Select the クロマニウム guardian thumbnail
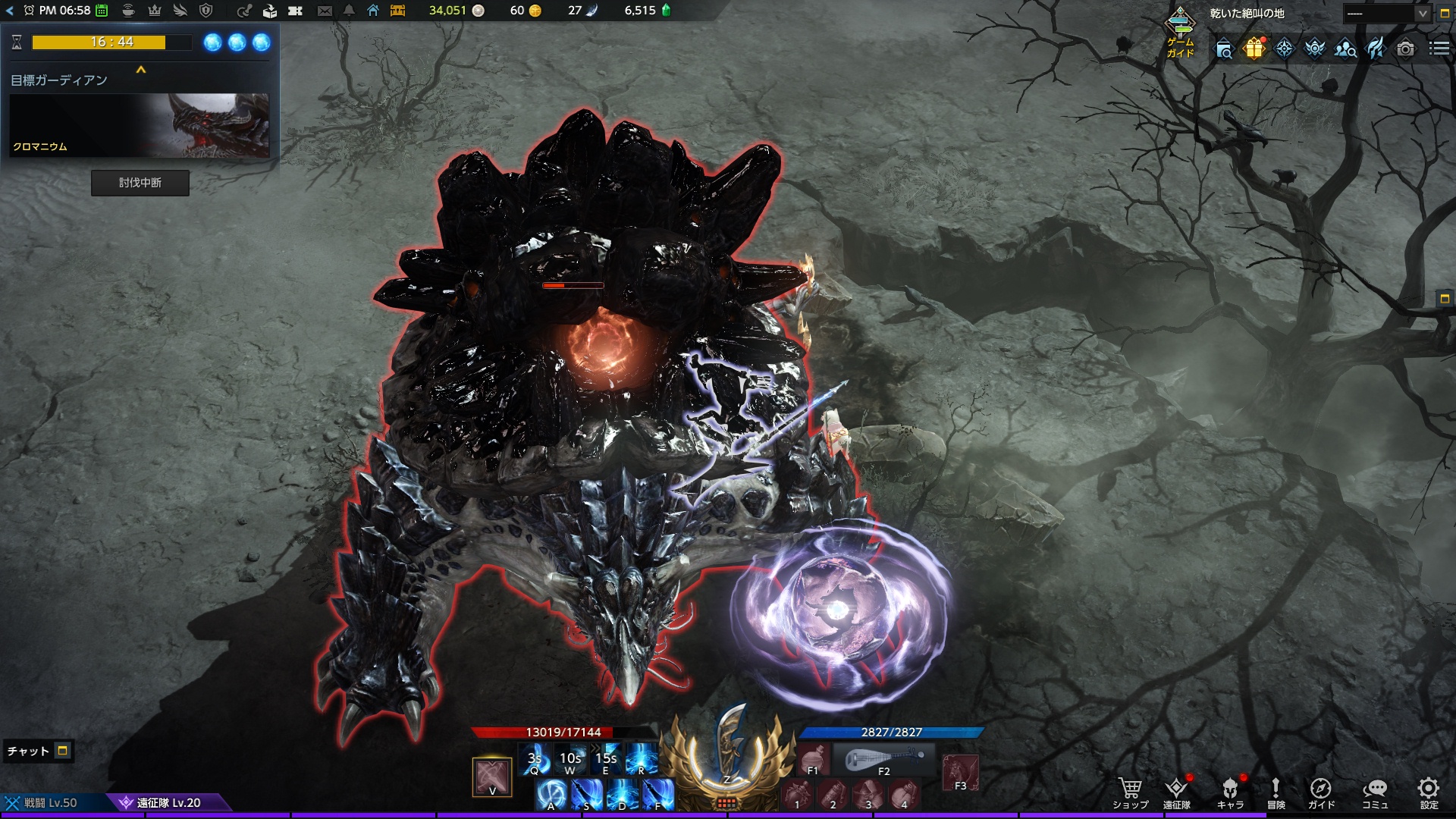The width and height of the screenshot is (1456, 819). (x=140, y=125)
